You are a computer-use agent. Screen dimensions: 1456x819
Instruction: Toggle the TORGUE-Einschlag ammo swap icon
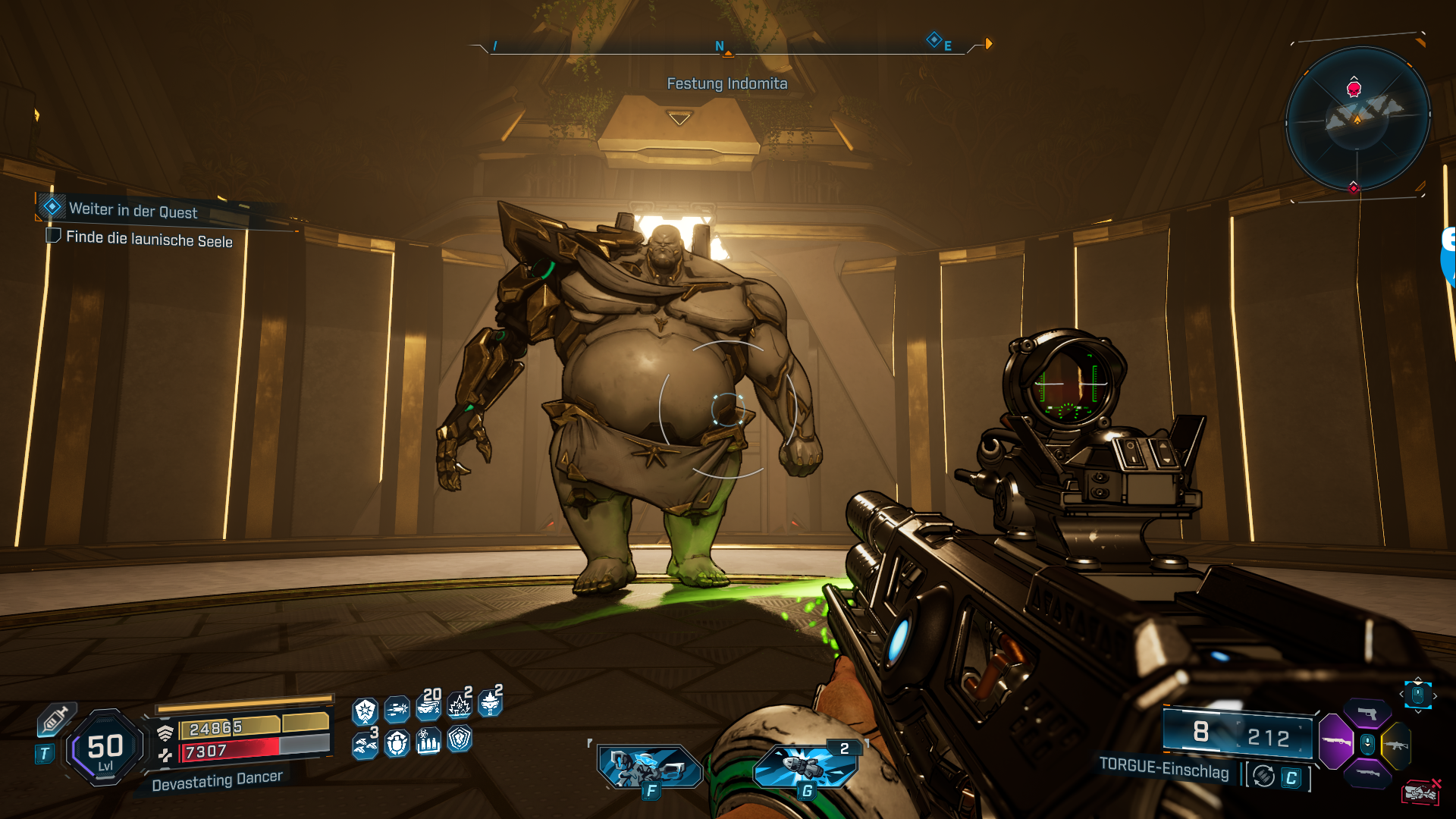point(1263,776)
